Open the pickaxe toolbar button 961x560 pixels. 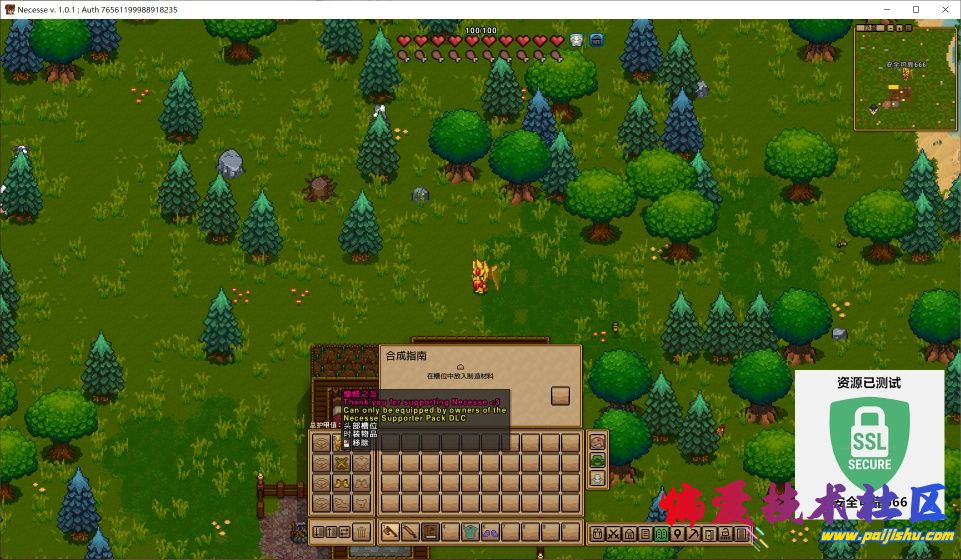pyautogui.click(x=694, y=534)
